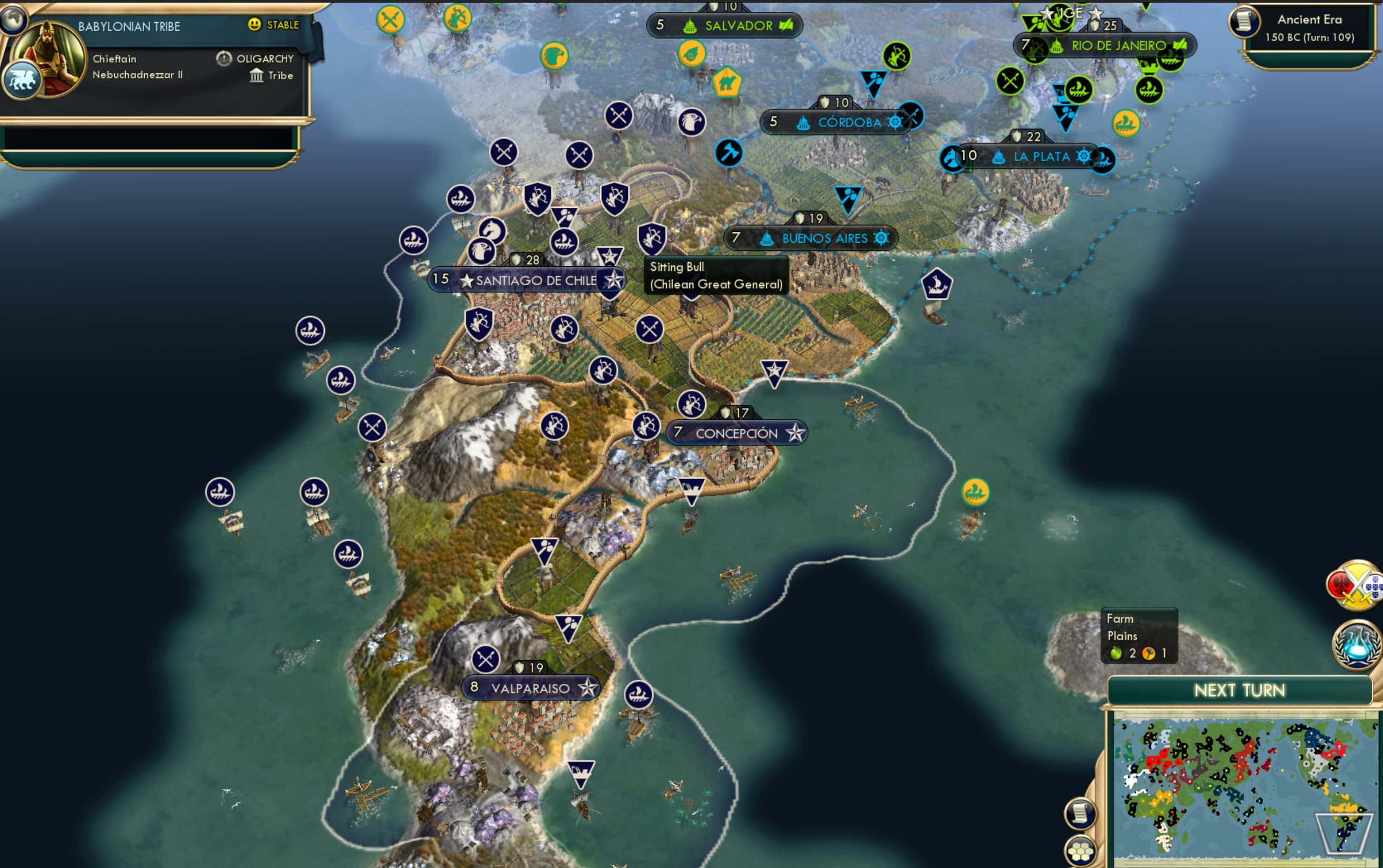Click the Oligarchy government icon
1383x868 pixels.
click(x=224, y=58)
